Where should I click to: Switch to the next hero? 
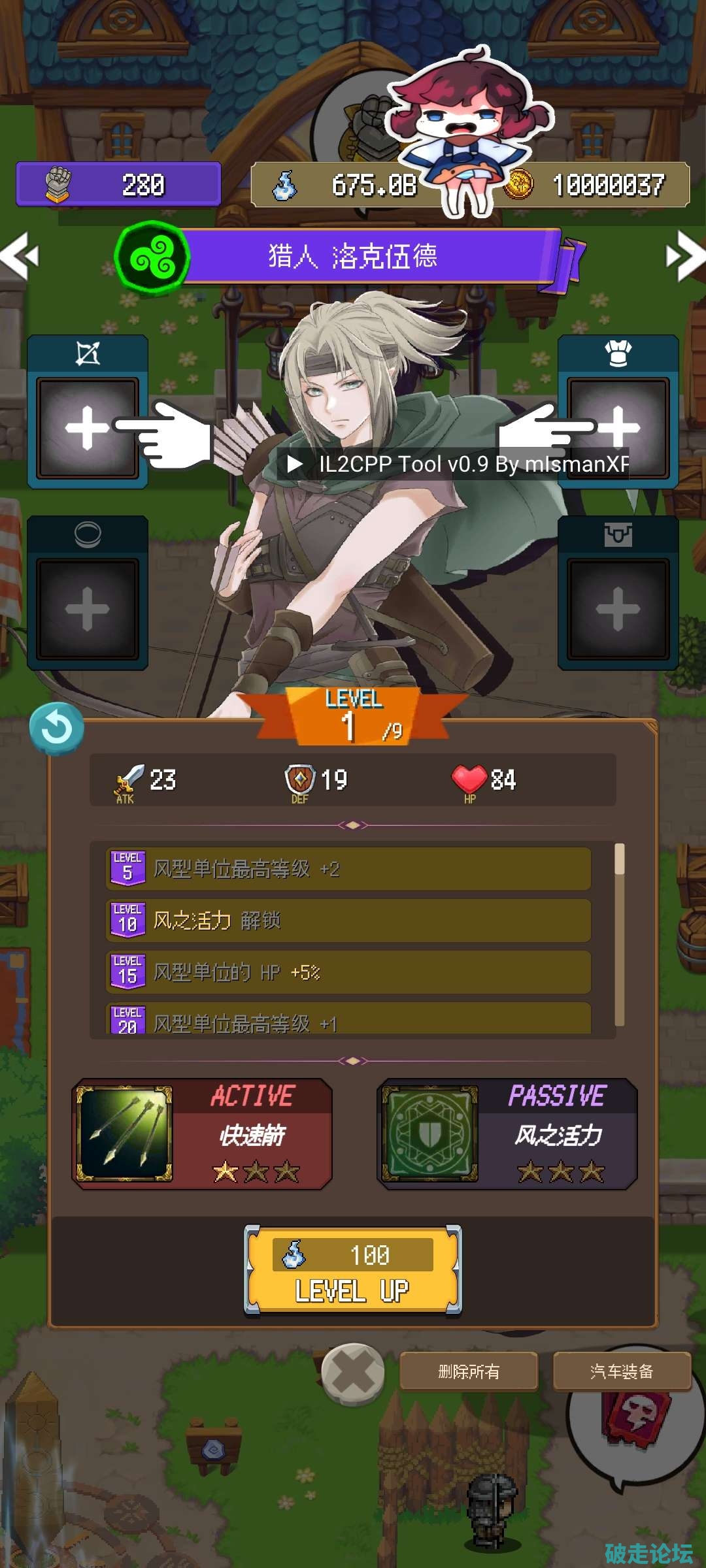pyautogui.click(x=685, y=256)
